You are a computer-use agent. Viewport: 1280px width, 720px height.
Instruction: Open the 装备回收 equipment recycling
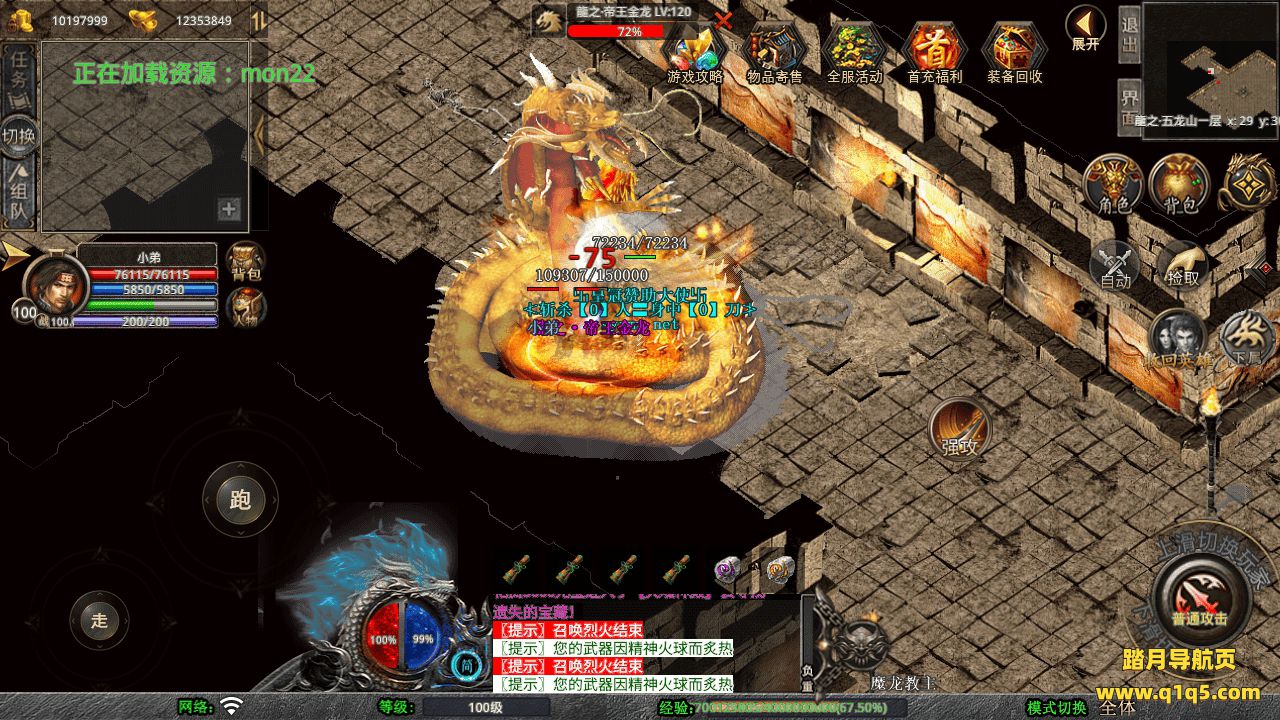coord(1014,52)
